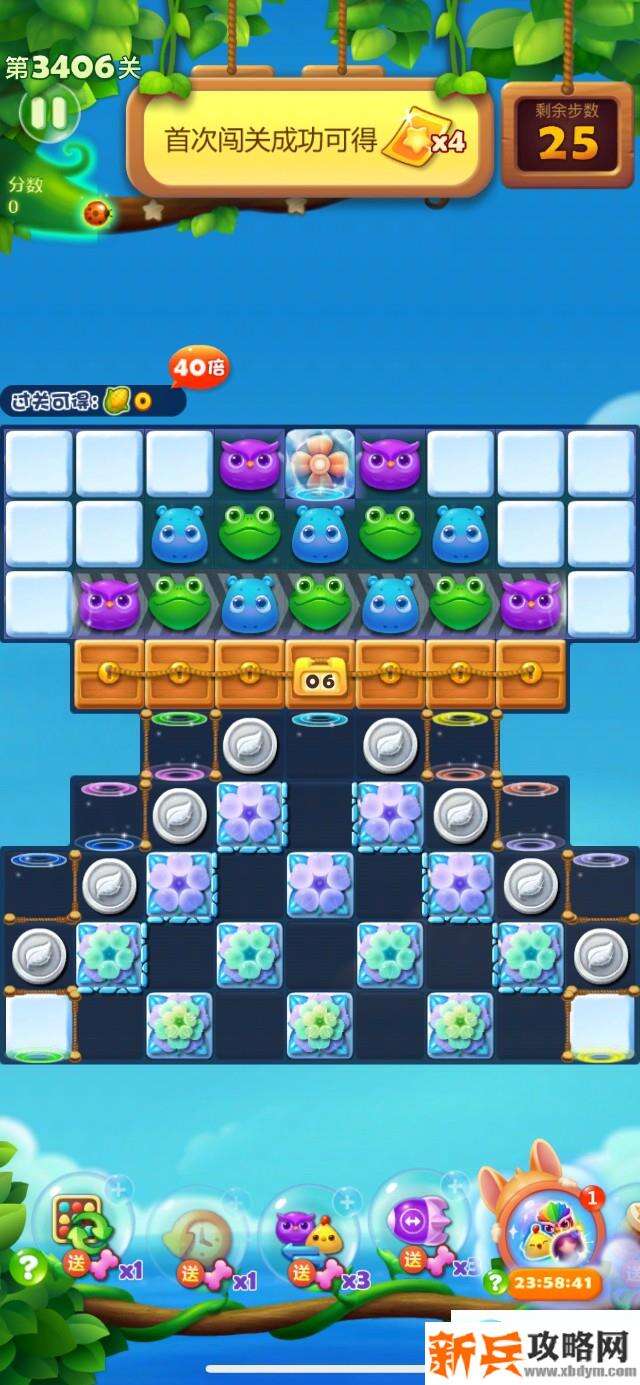Tap the 40x level reward bubble
The width and height of the screenshot is (640, 1385).
(199, 368)
